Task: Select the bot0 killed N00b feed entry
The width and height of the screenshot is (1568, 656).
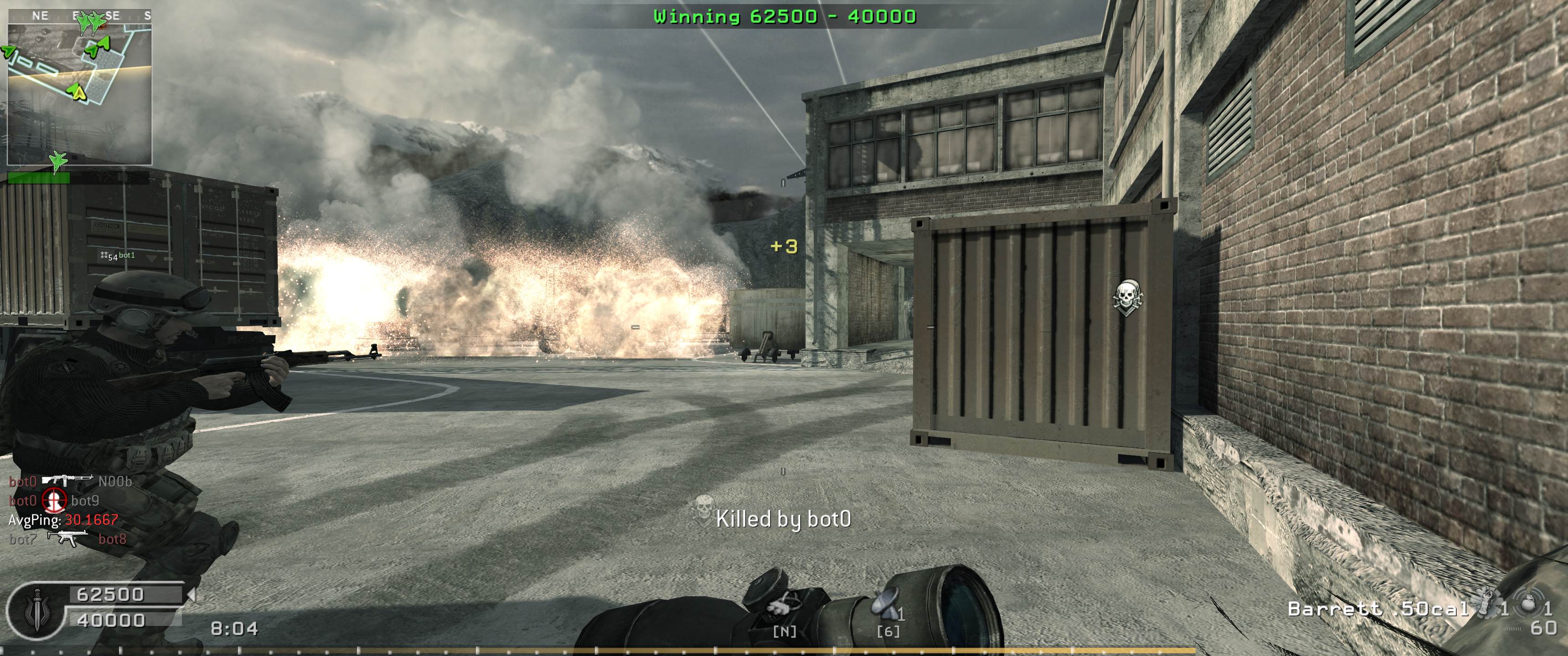Action: pos(70,482)
